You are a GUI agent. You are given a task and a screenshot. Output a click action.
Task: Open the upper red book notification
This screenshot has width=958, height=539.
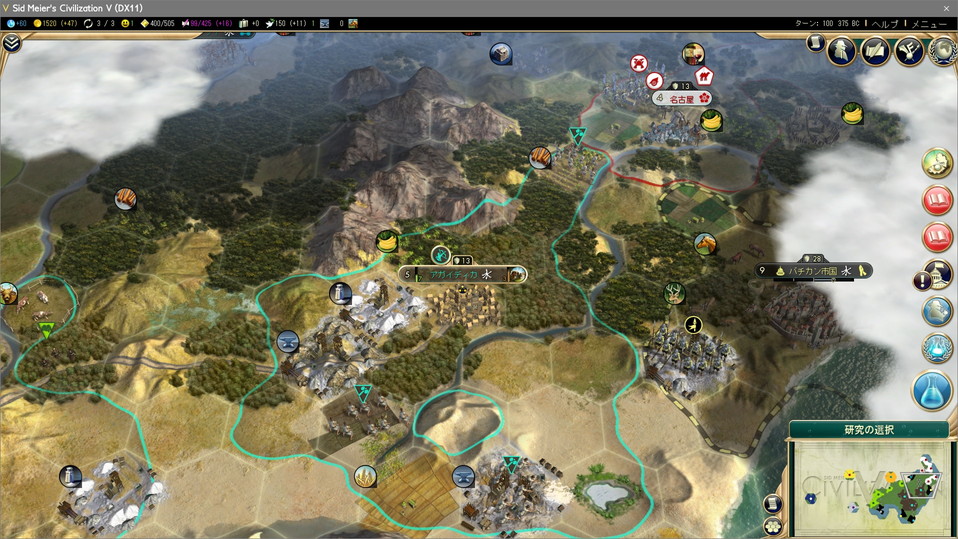point(937,200)
